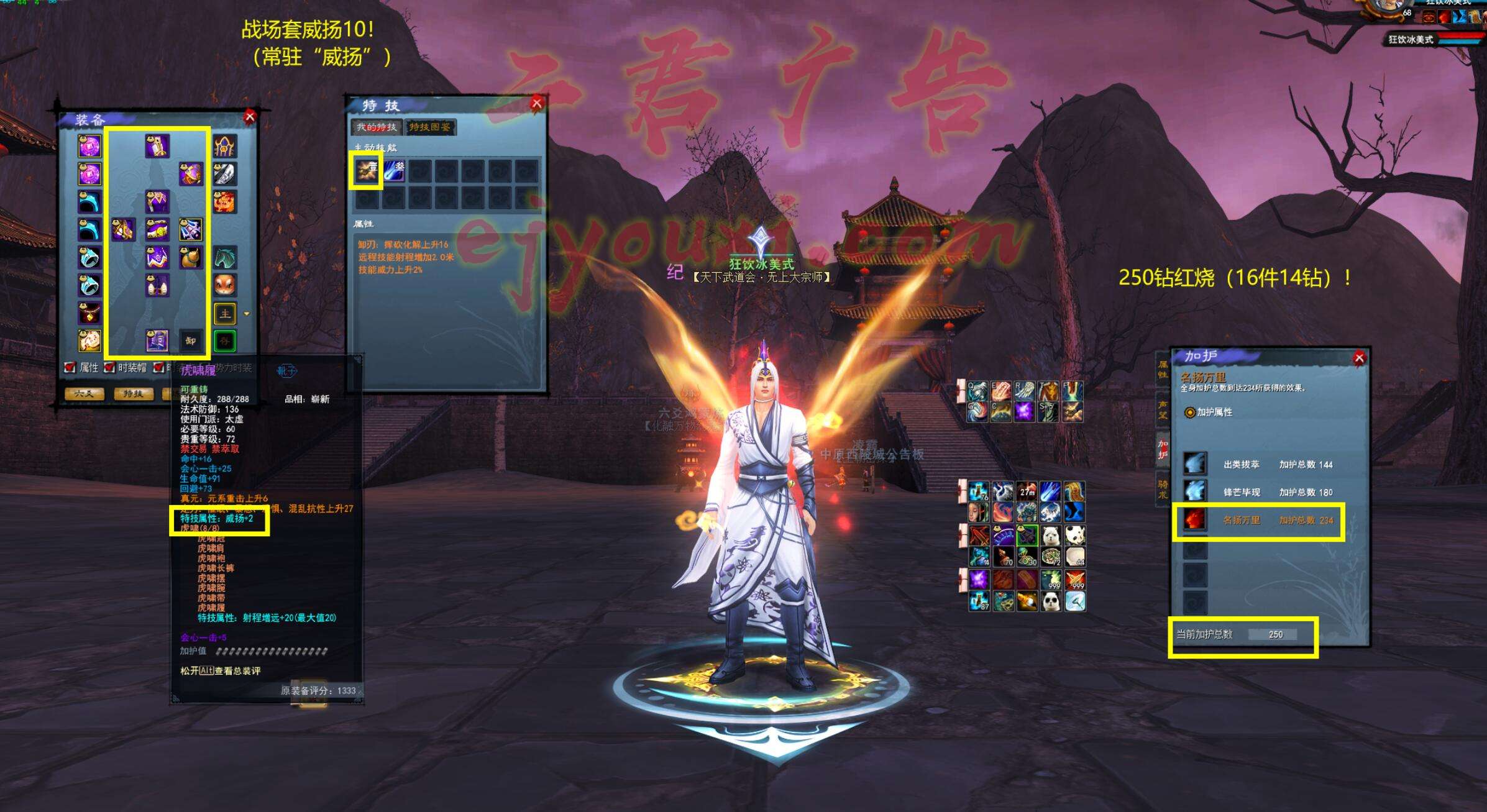This screenshot has width=1487, height=812.
Task: Select the 我的特技 tab
Action: 376,127
